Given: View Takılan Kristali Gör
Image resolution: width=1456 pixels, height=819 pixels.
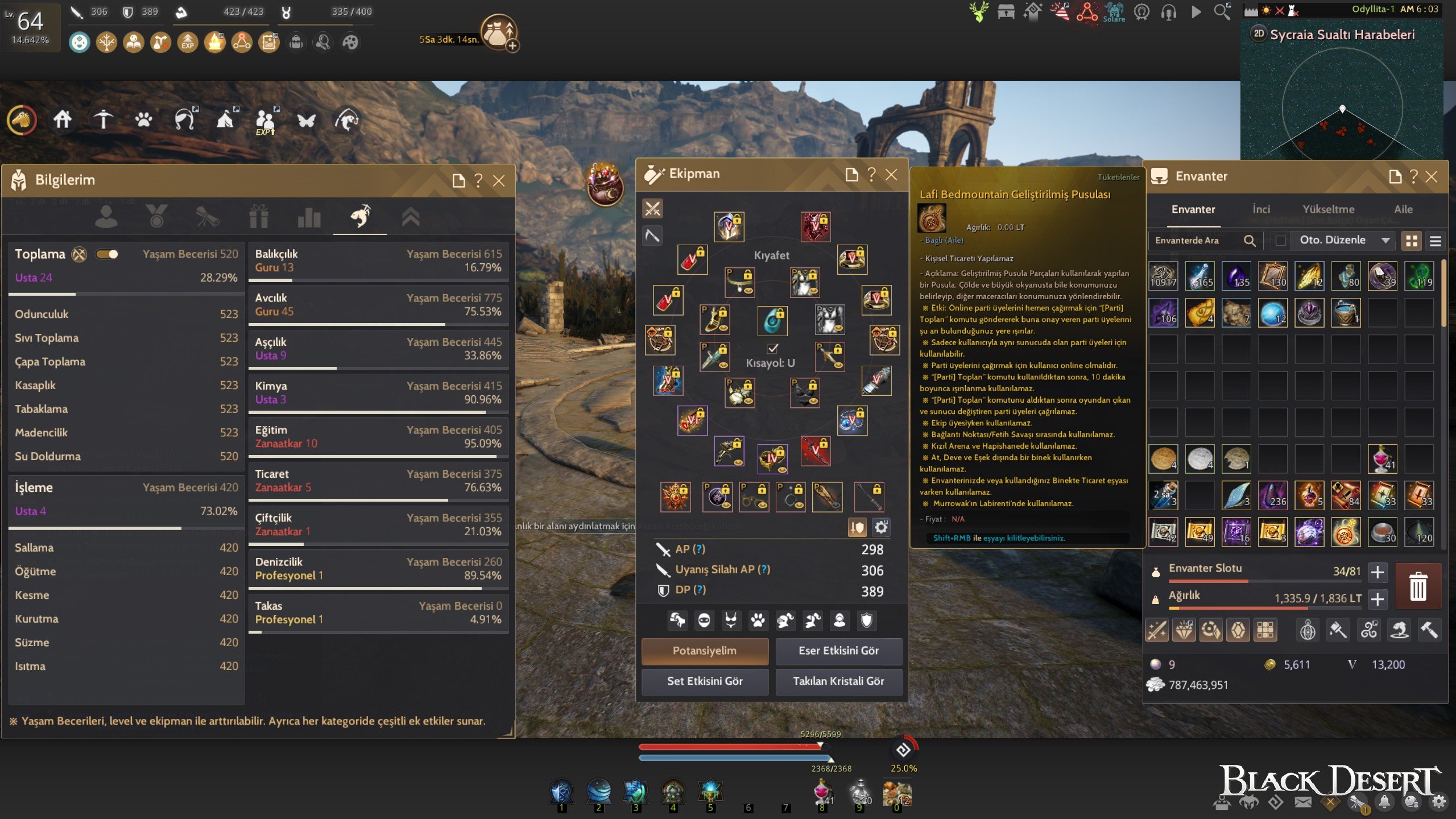Looking at the screenshot, I should [838, 681].
